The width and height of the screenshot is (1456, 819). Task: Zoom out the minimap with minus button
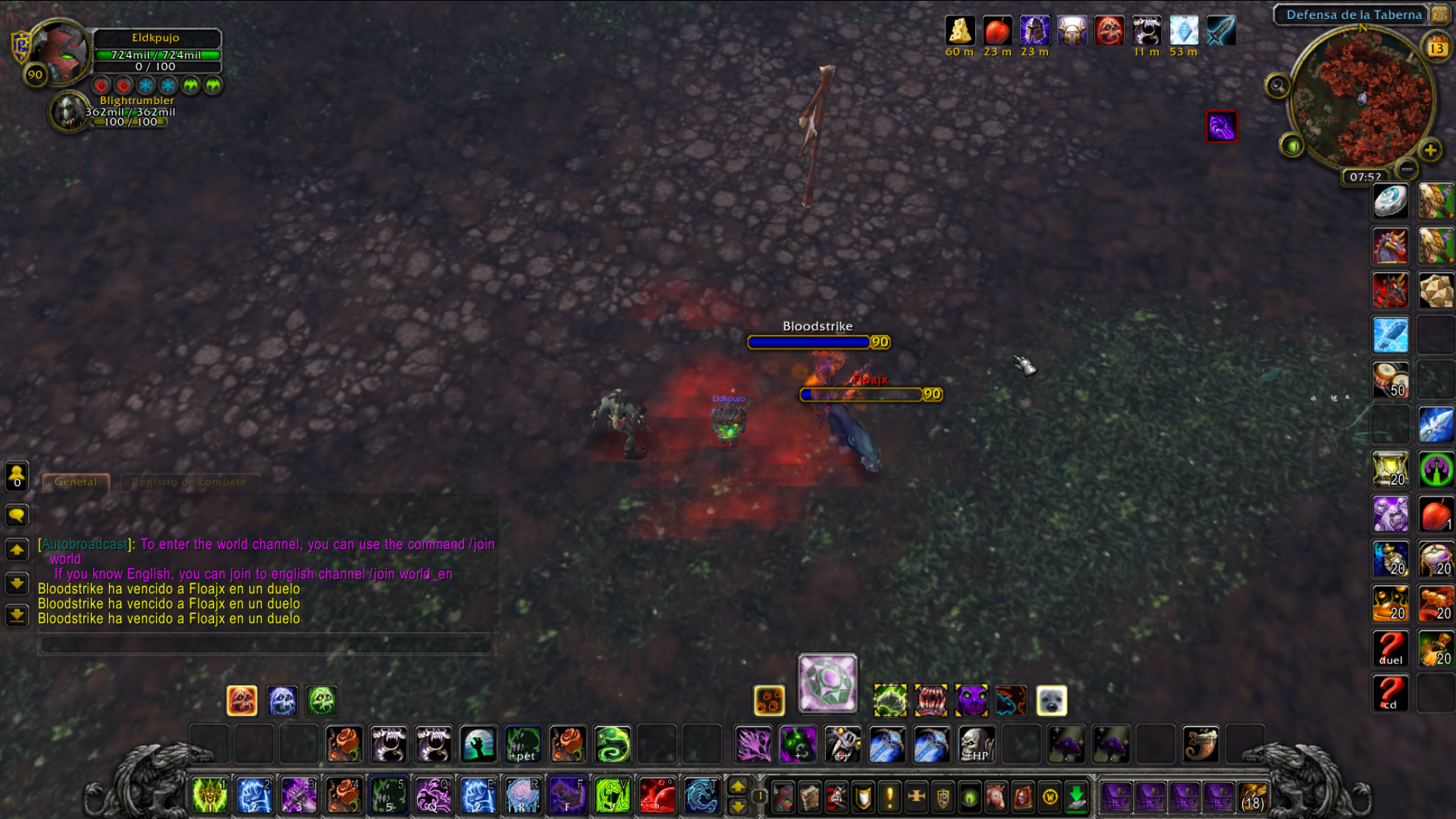tap(1407, 168)
